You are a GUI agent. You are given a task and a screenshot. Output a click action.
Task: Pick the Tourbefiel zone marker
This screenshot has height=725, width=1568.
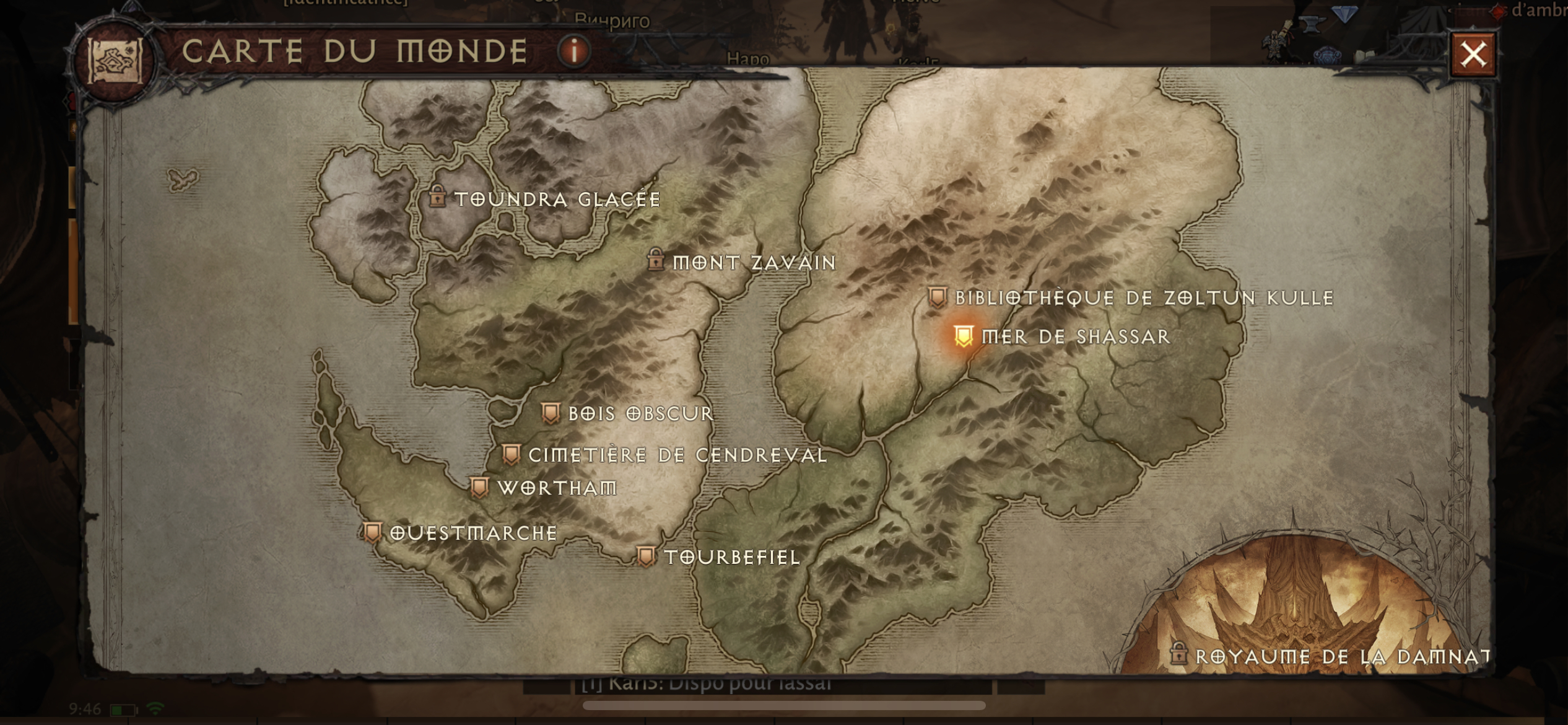[x=646, y=556]
